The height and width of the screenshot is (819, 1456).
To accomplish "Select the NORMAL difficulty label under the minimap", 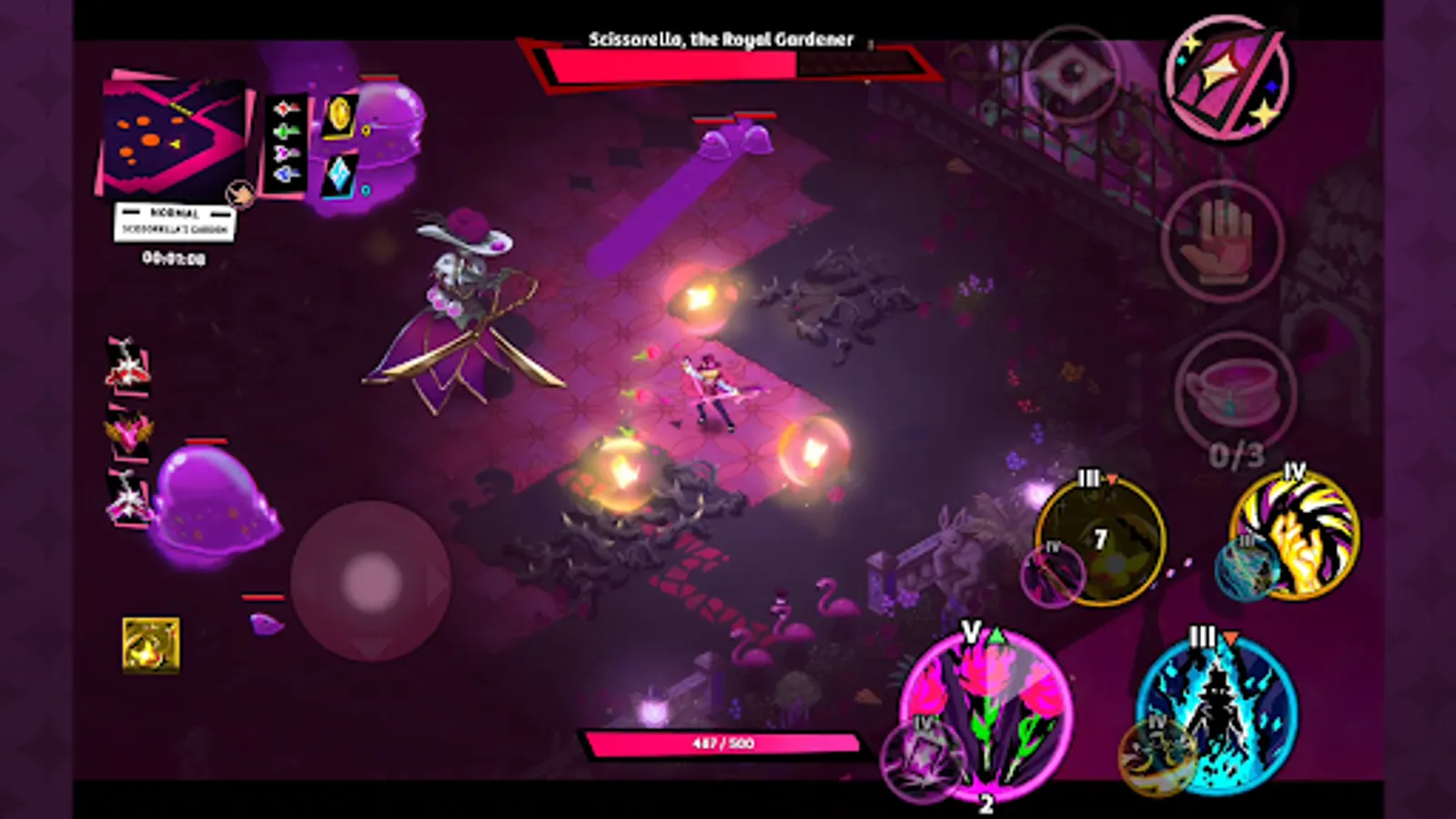I will pyautogui.click(x=175, y=212).
